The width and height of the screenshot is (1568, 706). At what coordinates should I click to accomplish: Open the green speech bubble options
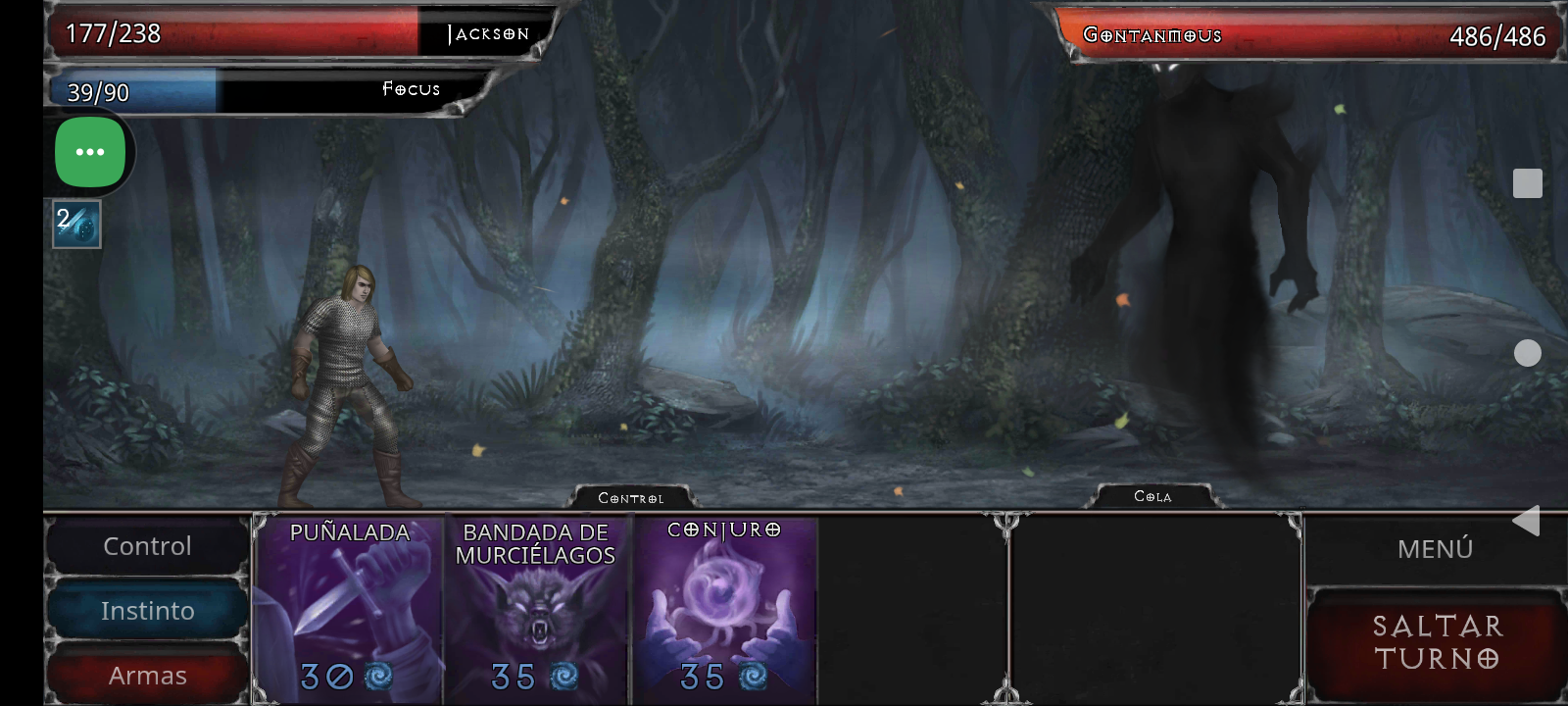(x=89, y=151)
